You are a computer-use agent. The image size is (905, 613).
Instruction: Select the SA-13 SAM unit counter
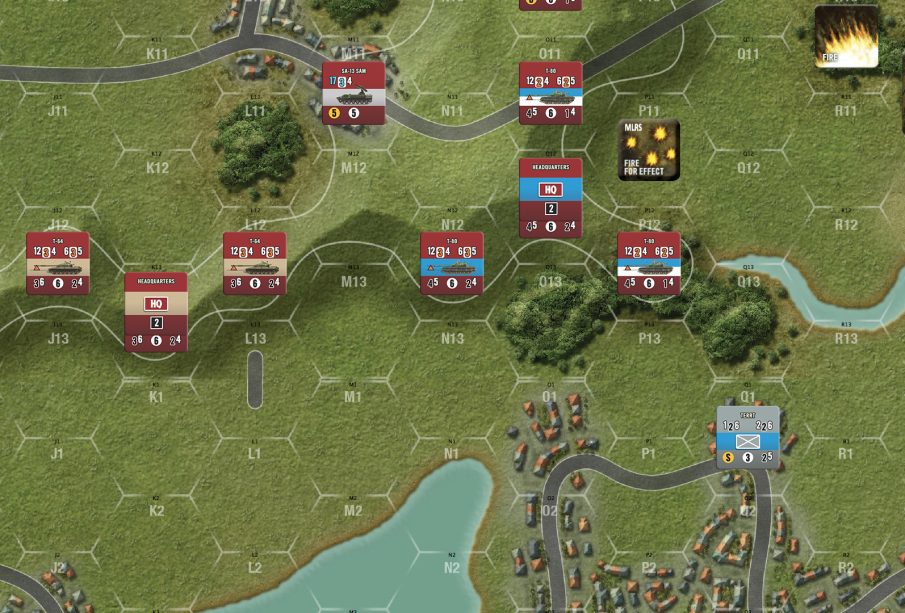click(353, 93)
